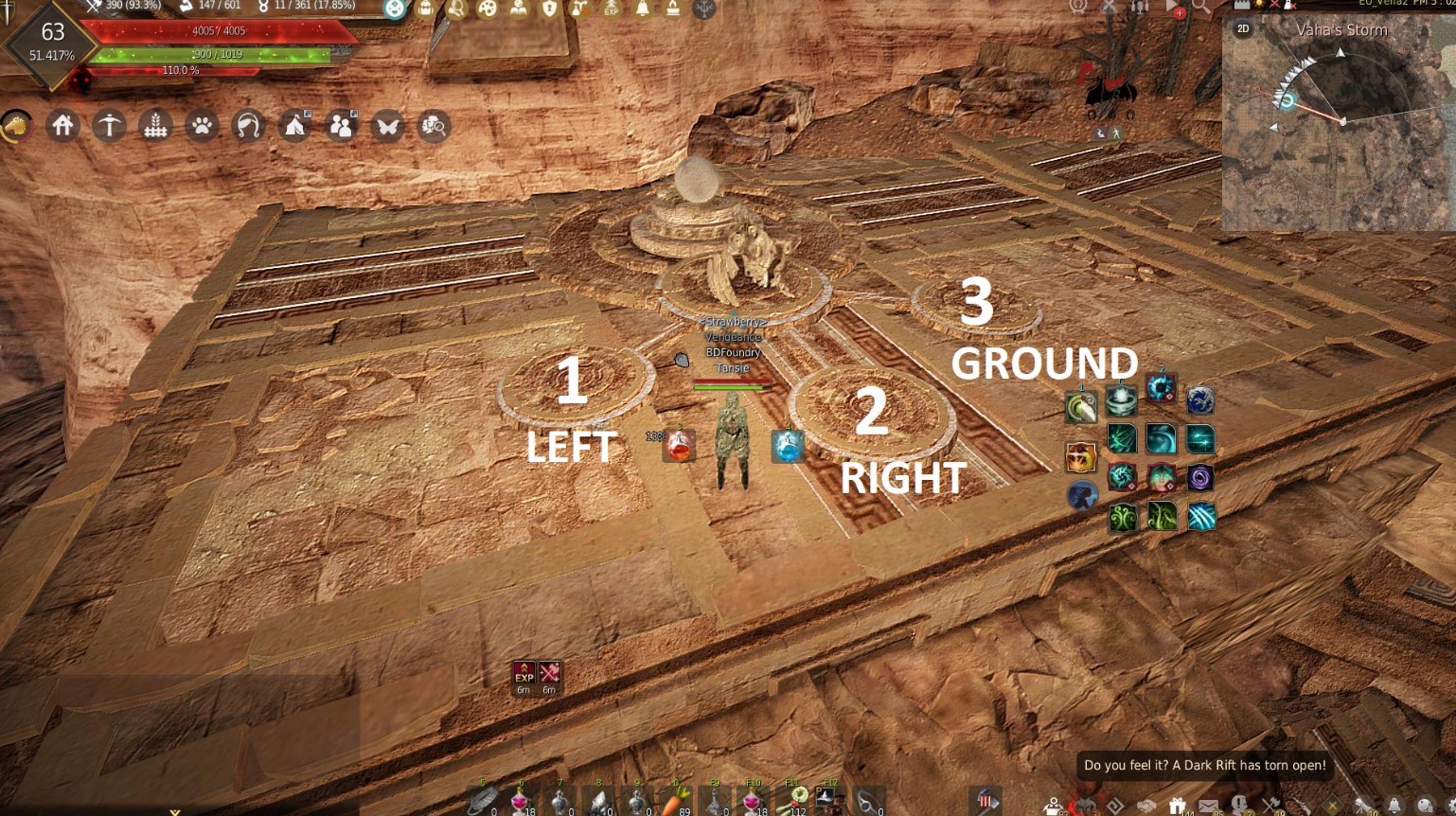Open the garden fence icon
Screen dimensions: 1456x816
click(x=155, y=126)
